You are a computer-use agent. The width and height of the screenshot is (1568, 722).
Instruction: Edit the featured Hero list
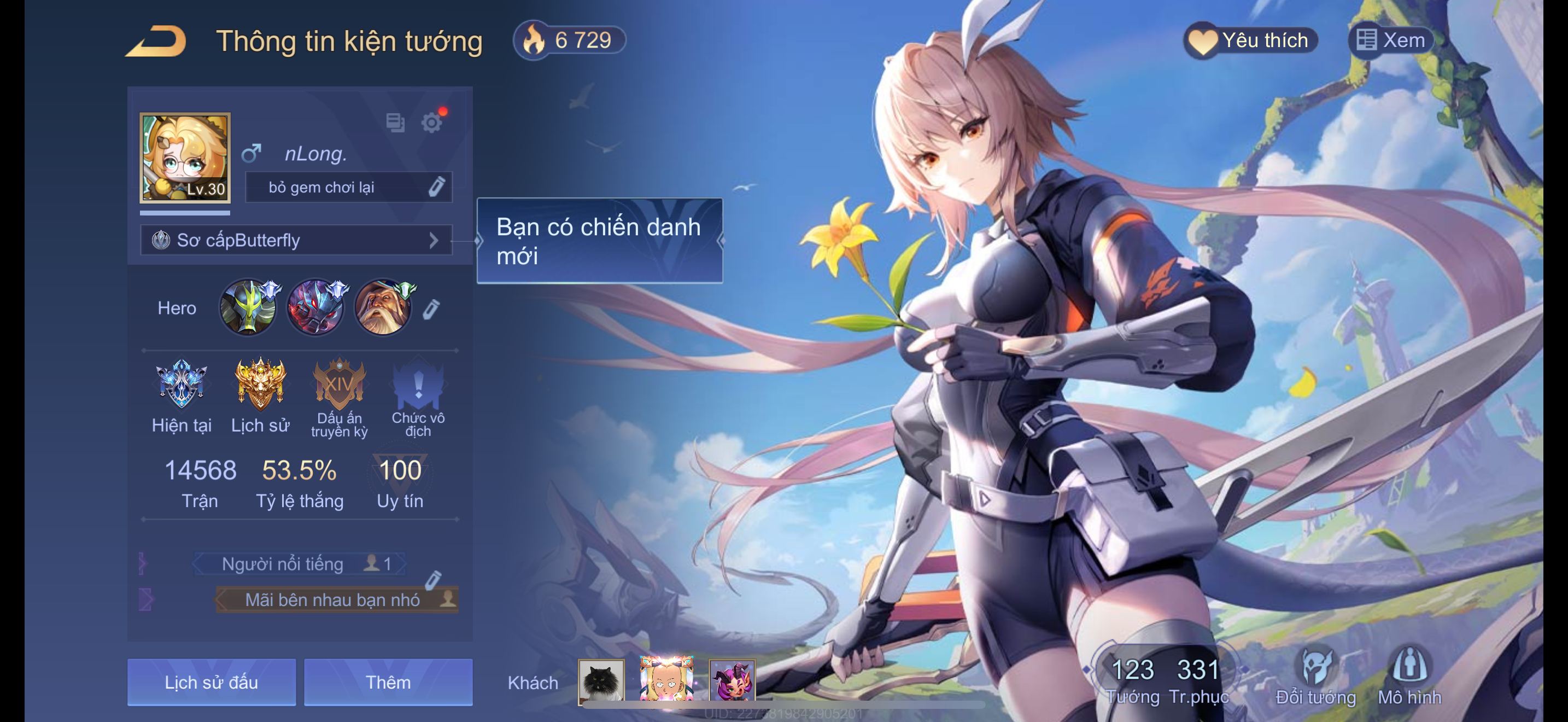(431, 308)
